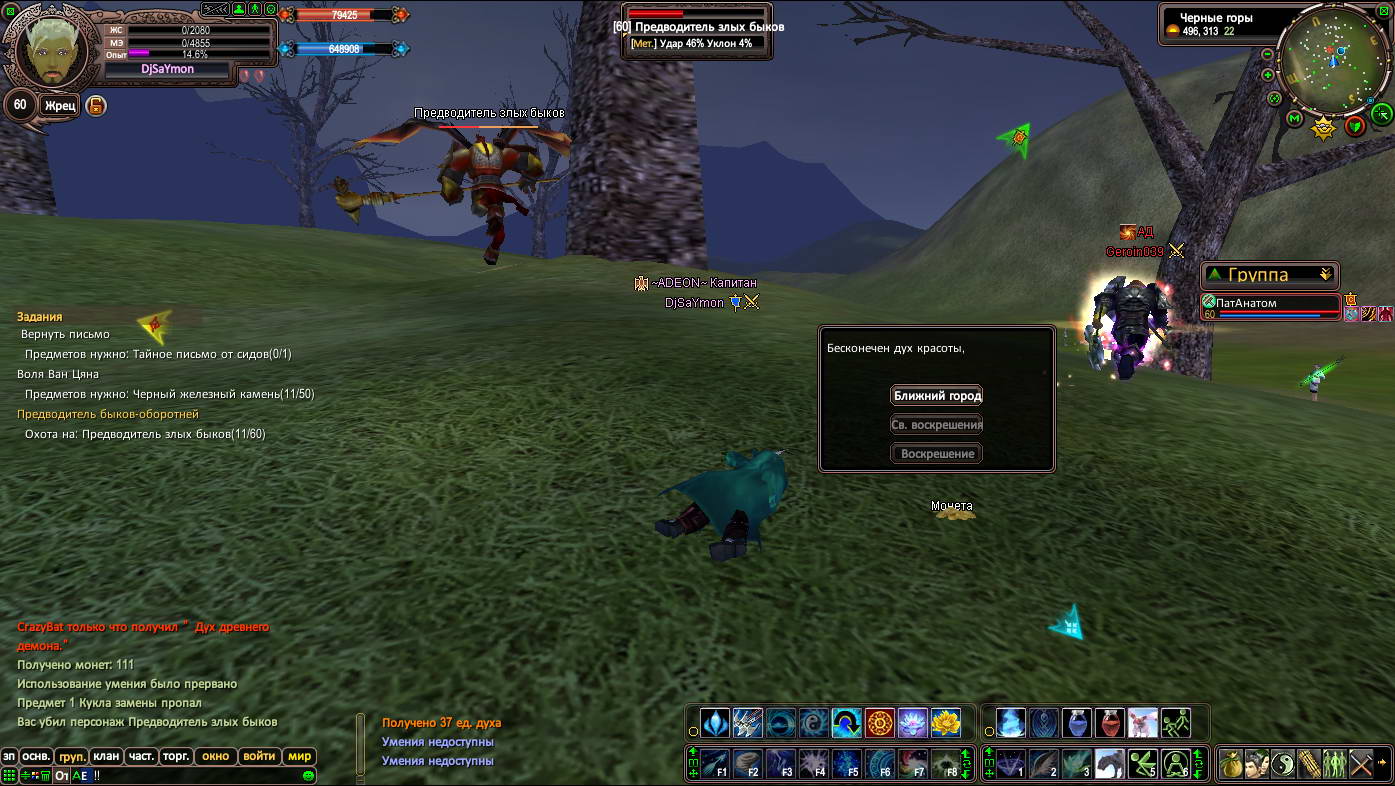1395x786 pixels.
Task: Select the "груп." group chat tab
Action: tap(71, 757)
